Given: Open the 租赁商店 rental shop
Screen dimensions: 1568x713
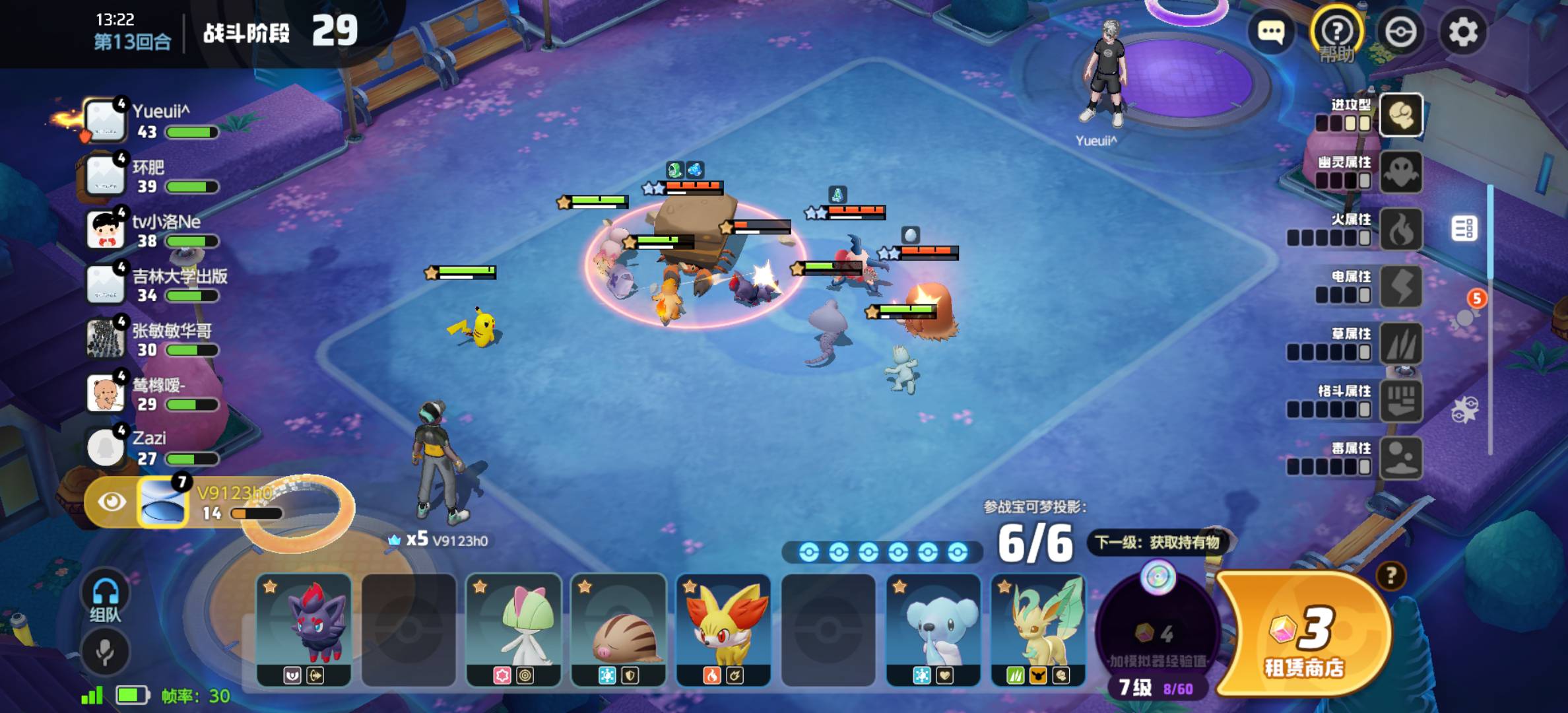Looking at the screenshot, I should [x=1304, y=635].
